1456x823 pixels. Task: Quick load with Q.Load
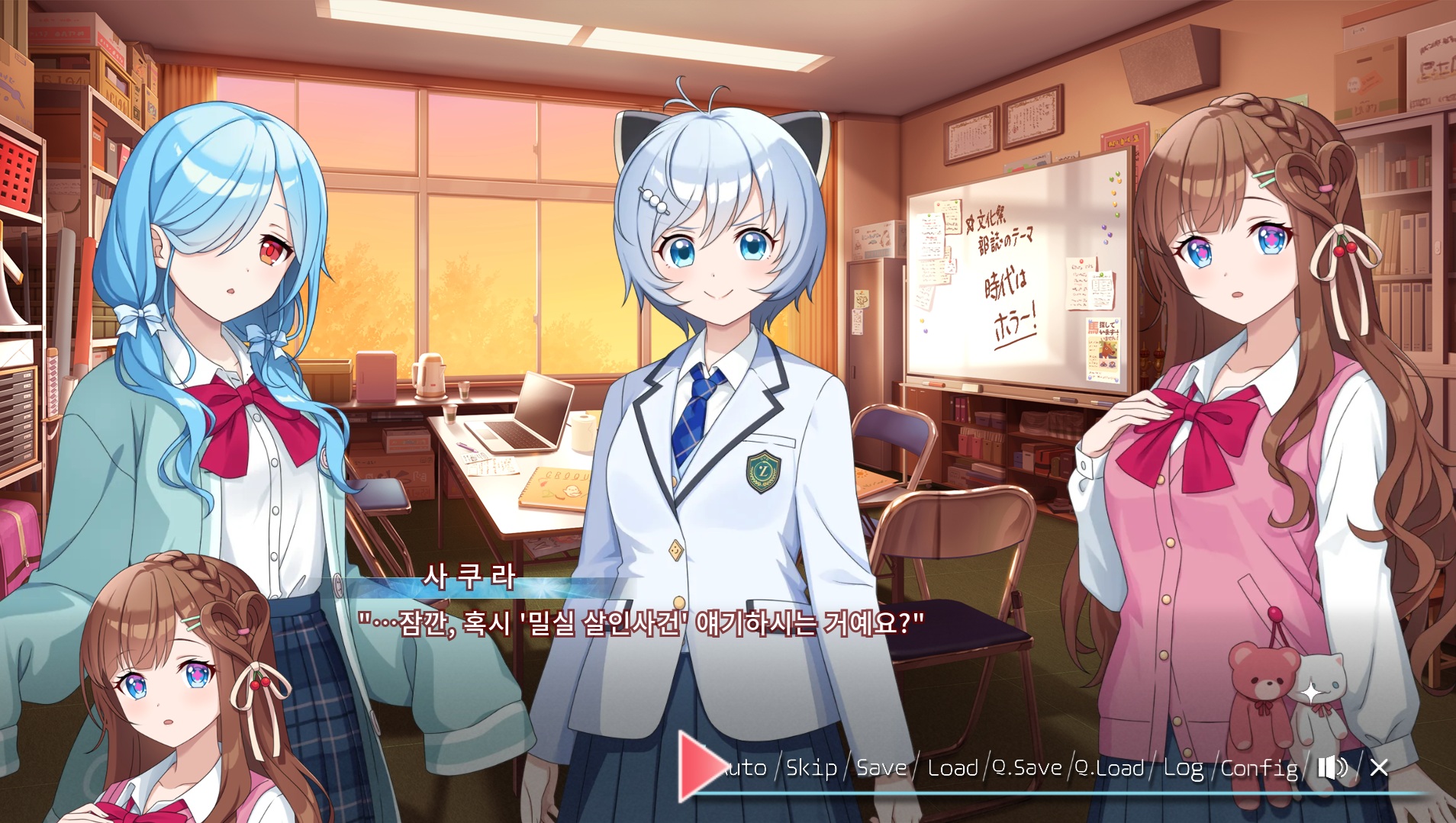tap(1110, 767)
